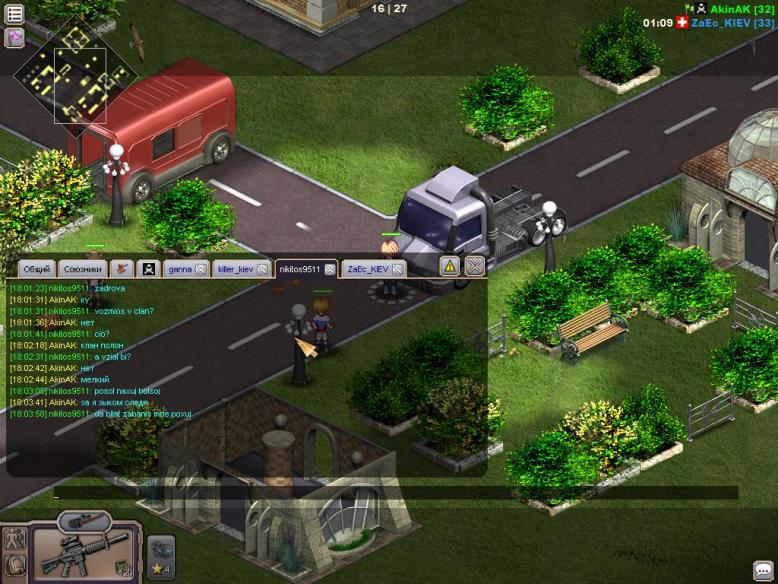This screenshot has width=778, height=584.
Task: Switch to the ZaEc_KIEV chat tab
Action: (x=367, y=269)
